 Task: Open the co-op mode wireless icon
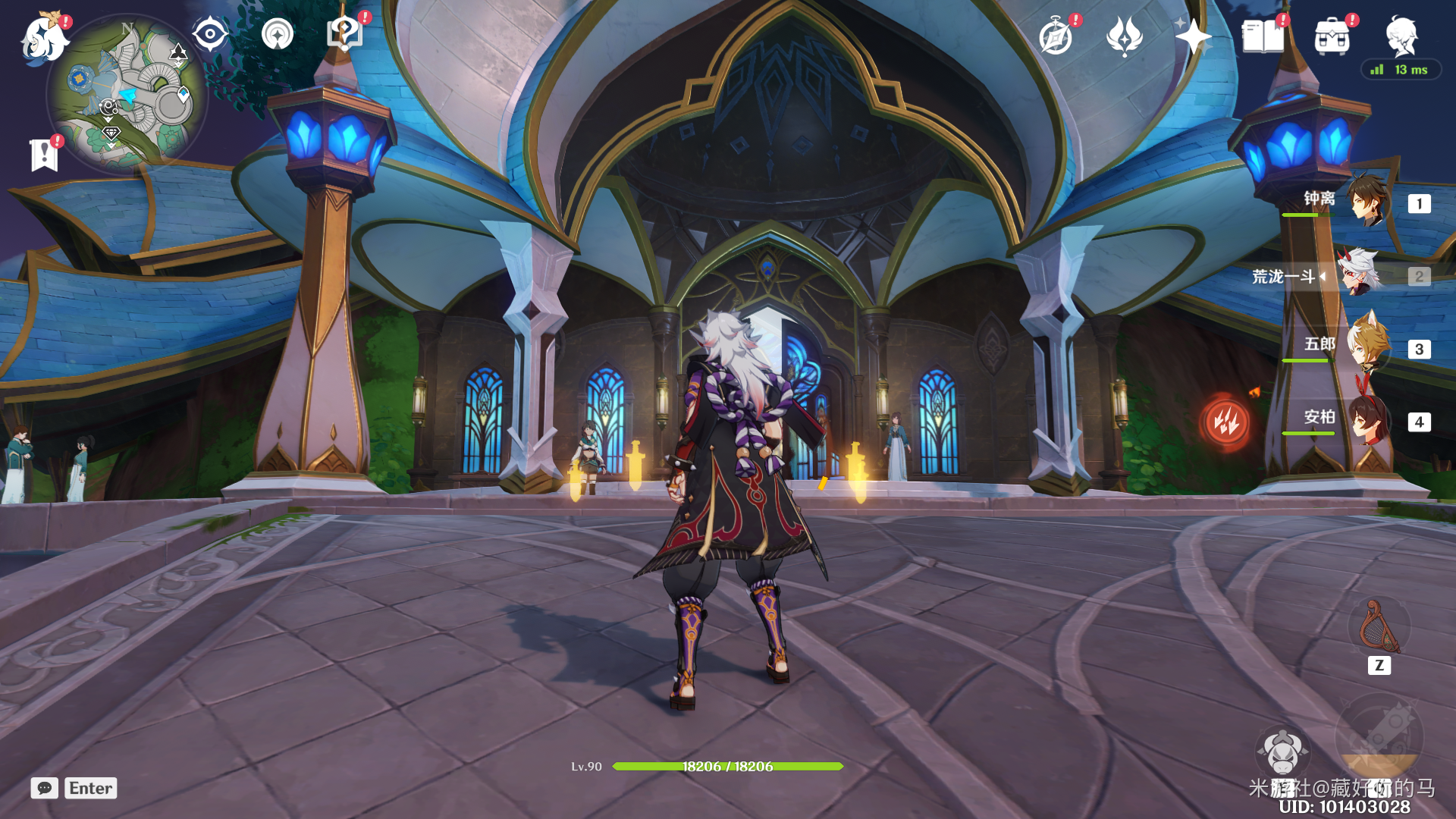pyautogui.click(x=278, y=34)
